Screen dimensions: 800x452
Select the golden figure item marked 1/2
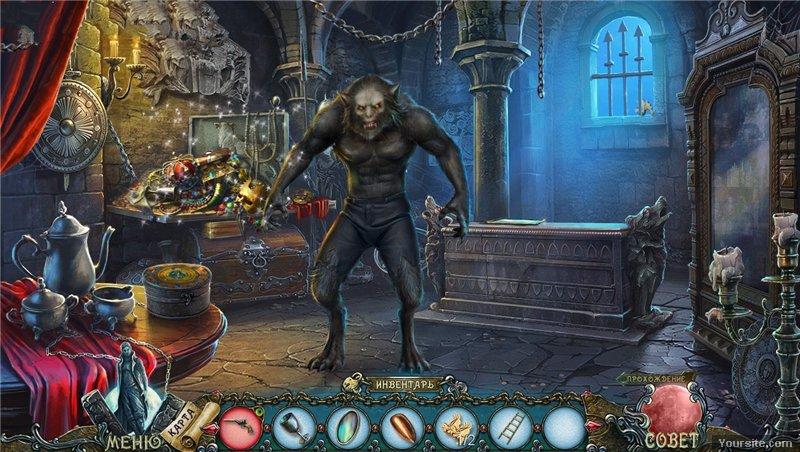(x=457, y=426)
